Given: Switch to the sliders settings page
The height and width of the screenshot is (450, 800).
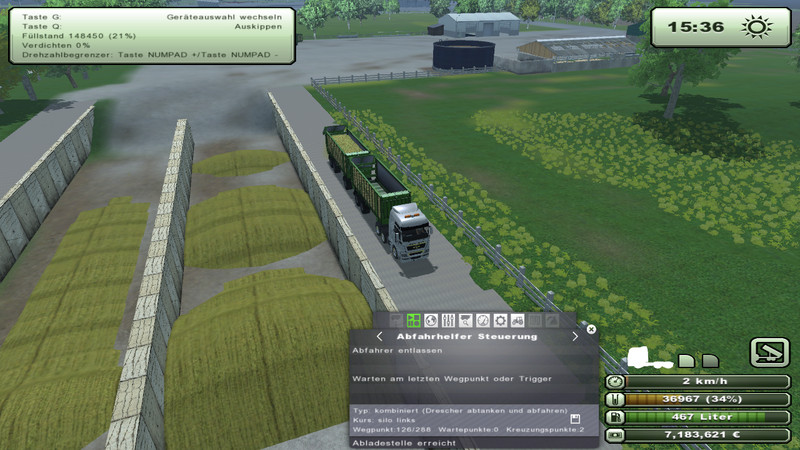Looking at the screenshot, I should 448,320.
